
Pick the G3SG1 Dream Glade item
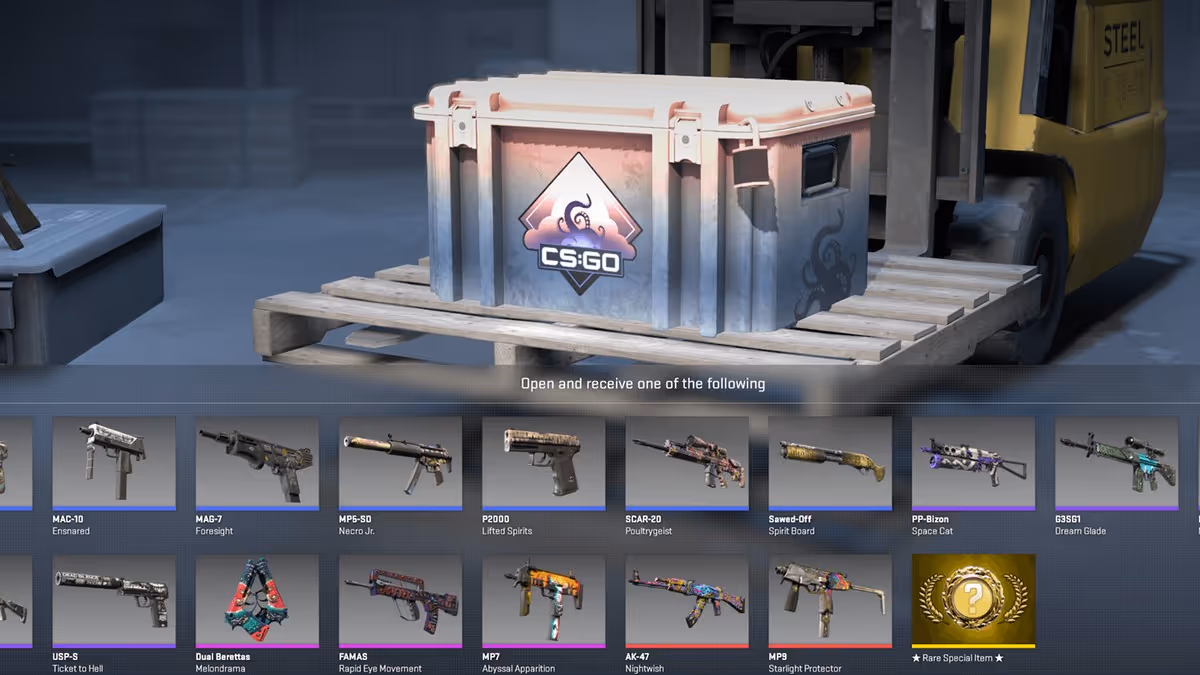click(x=1116, y=462)
